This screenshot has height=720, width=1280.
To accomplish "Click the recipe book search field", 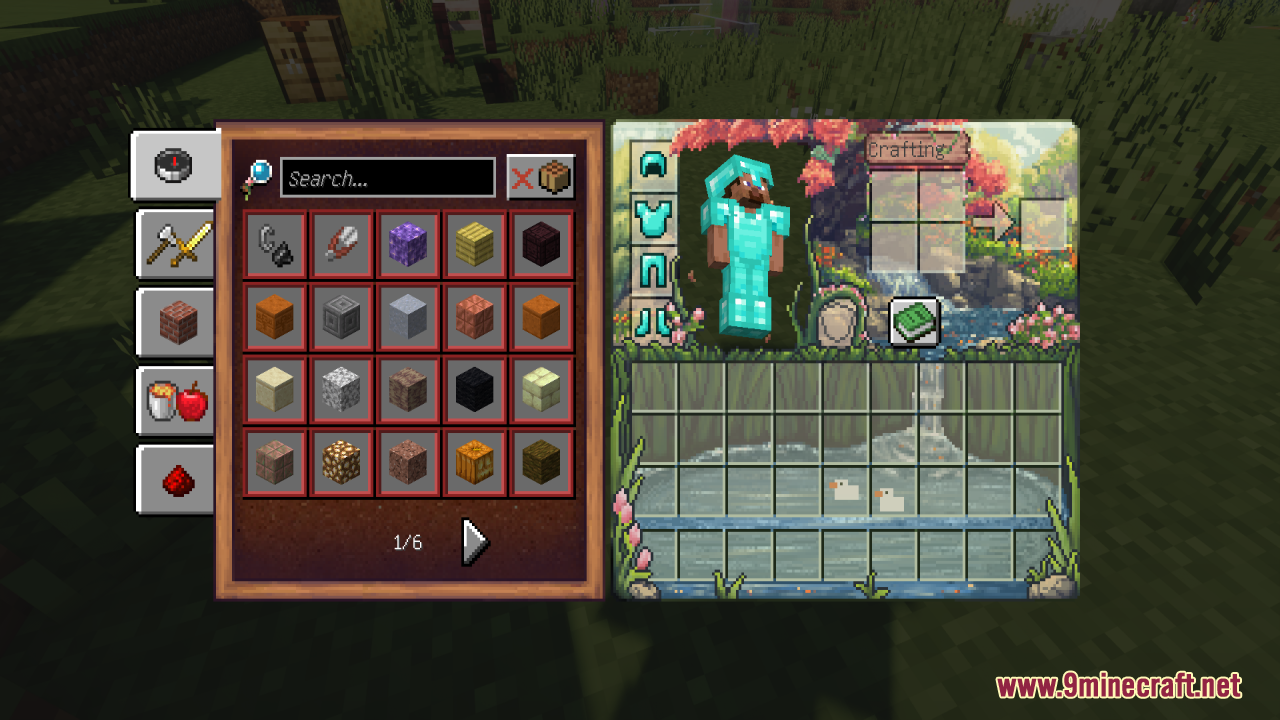I will click(388, 178).
